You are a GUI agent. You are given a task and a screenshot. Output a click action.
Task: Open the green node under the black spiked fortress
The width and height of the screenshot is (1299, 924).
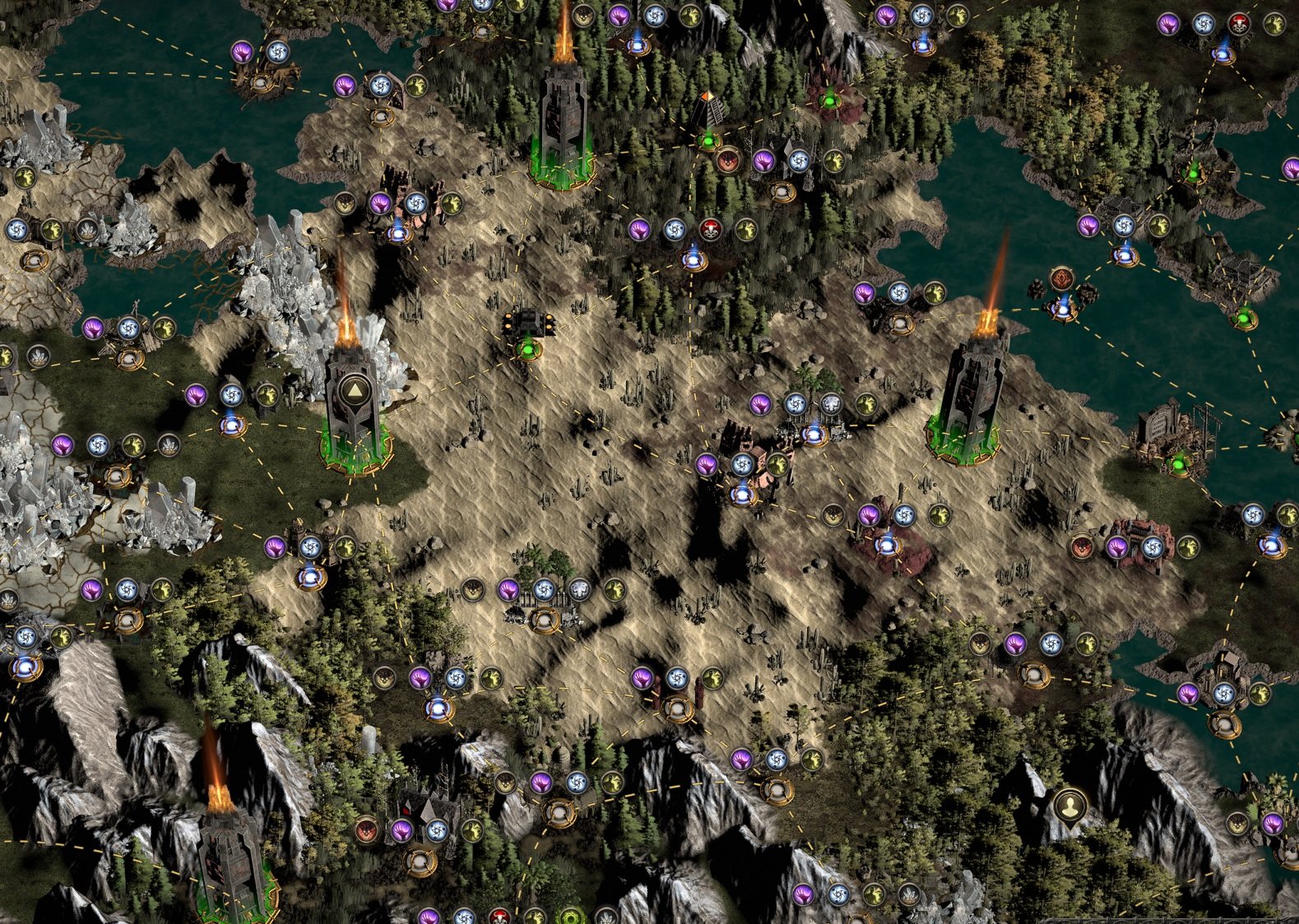(527, 351)
